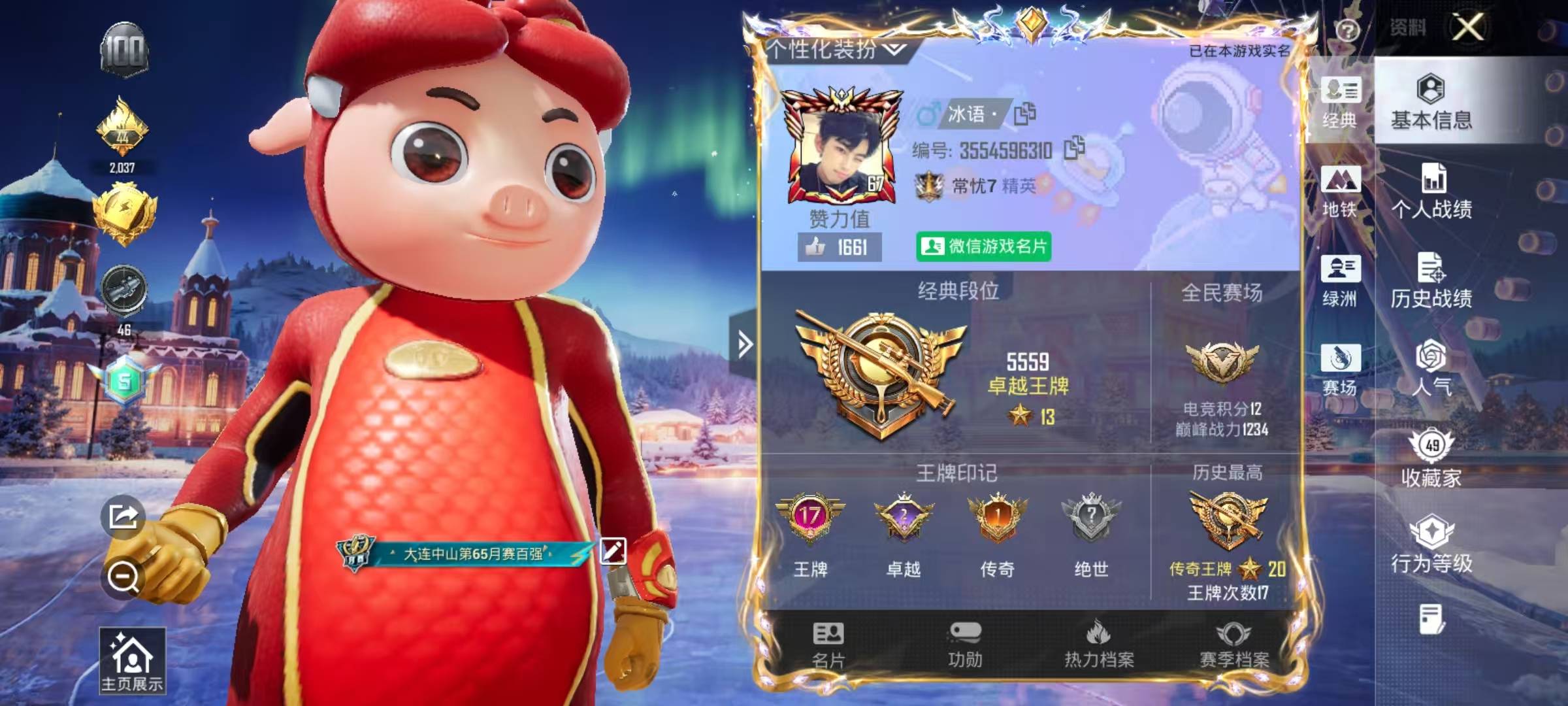
Task: Select the 地铁 metro mode tab
Action: [1340, 191]
